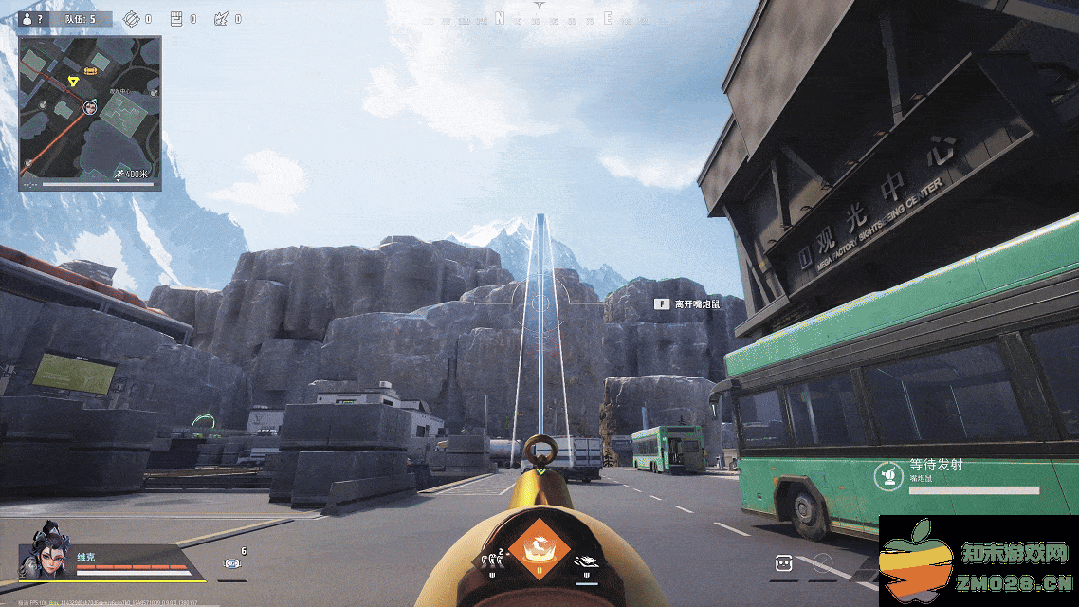Click the compass strip at top center

[540, 17]
